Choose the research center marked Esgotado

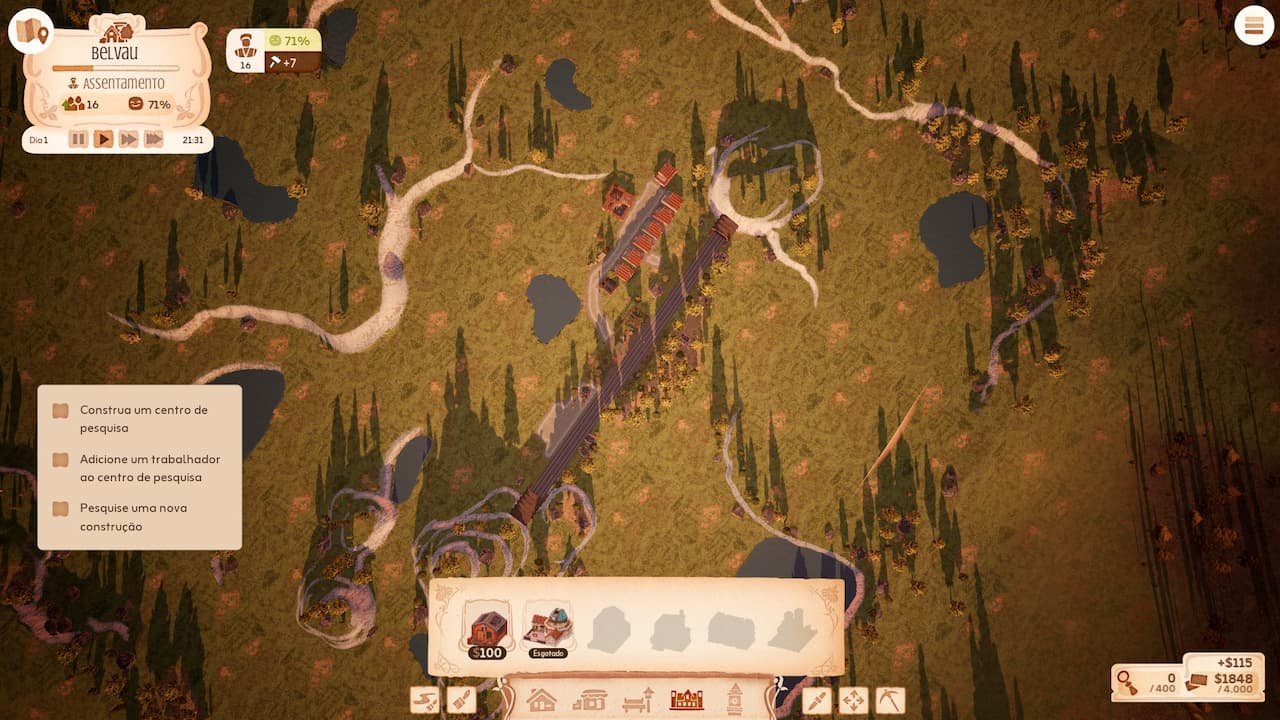point(548,630)
